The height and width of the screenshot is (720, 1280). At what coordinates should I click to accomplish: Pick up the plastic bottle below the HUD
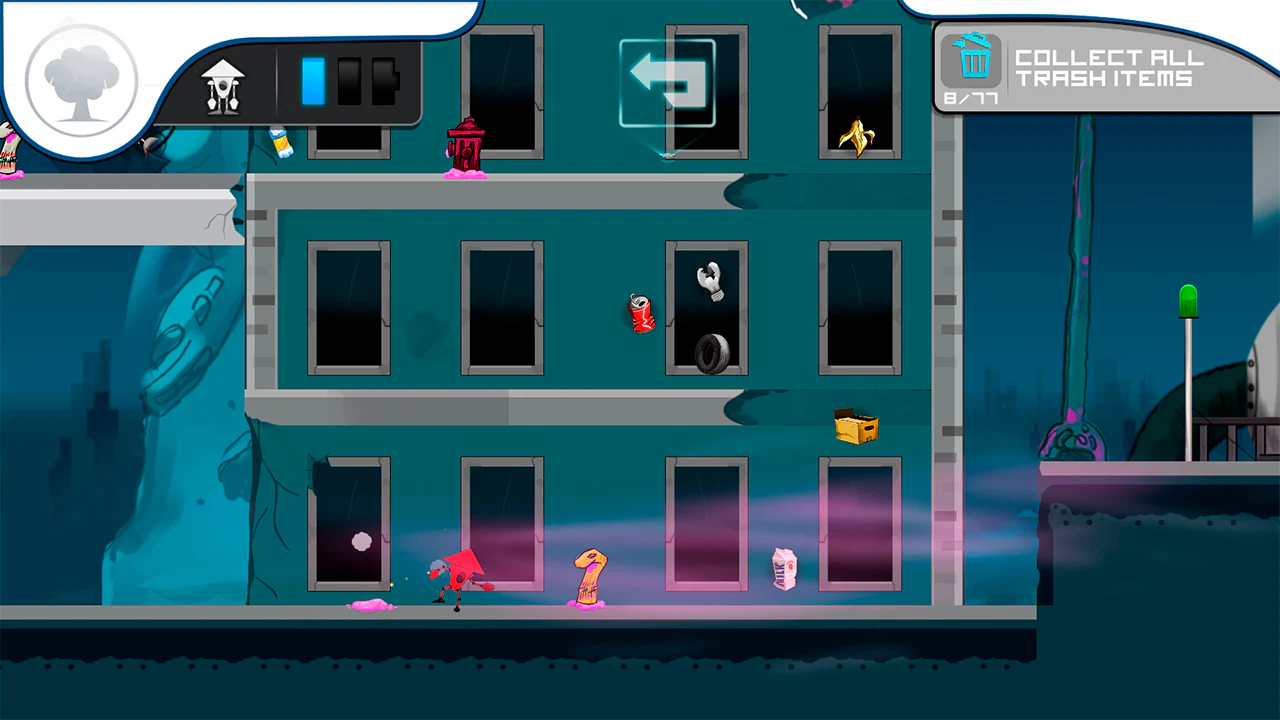282,141
